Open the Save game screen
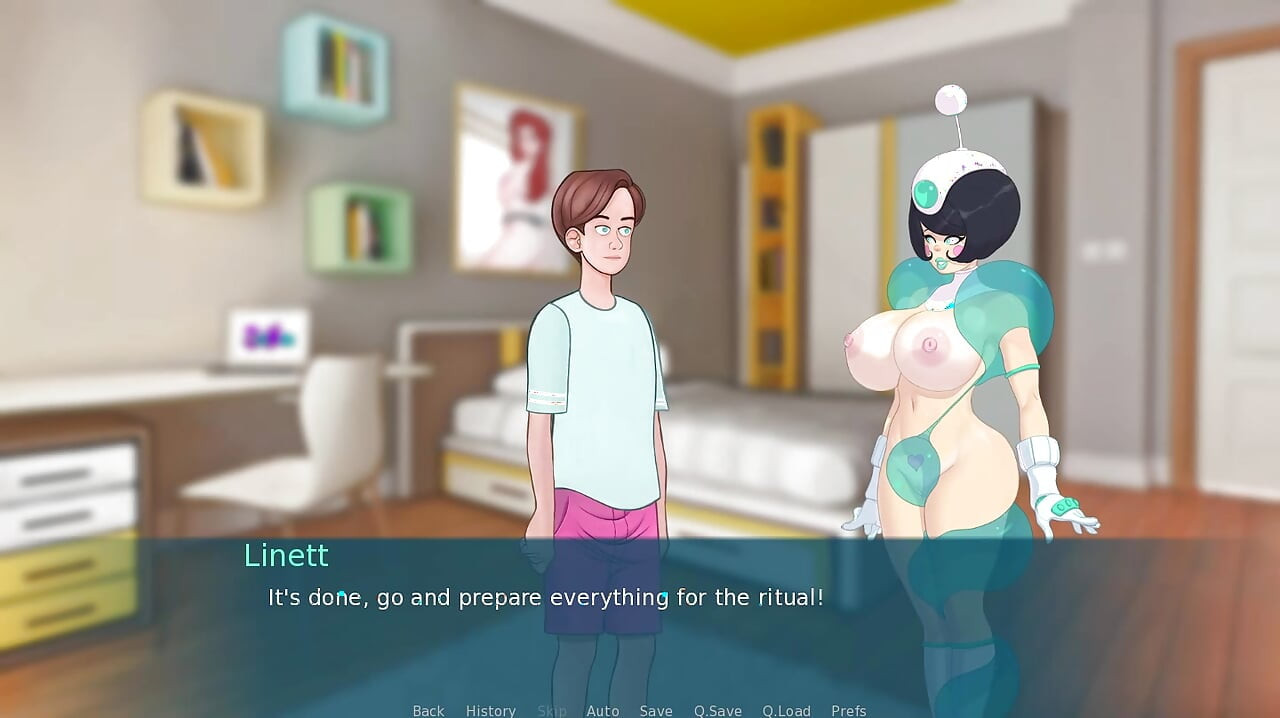1280x718 pixels. (656, 710)
